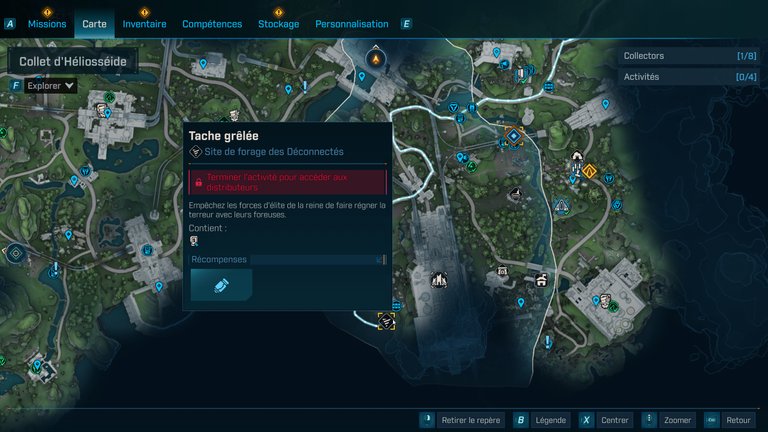Select the Carte tab
Viewport: 768px width, 432px height.
point(94,23)
